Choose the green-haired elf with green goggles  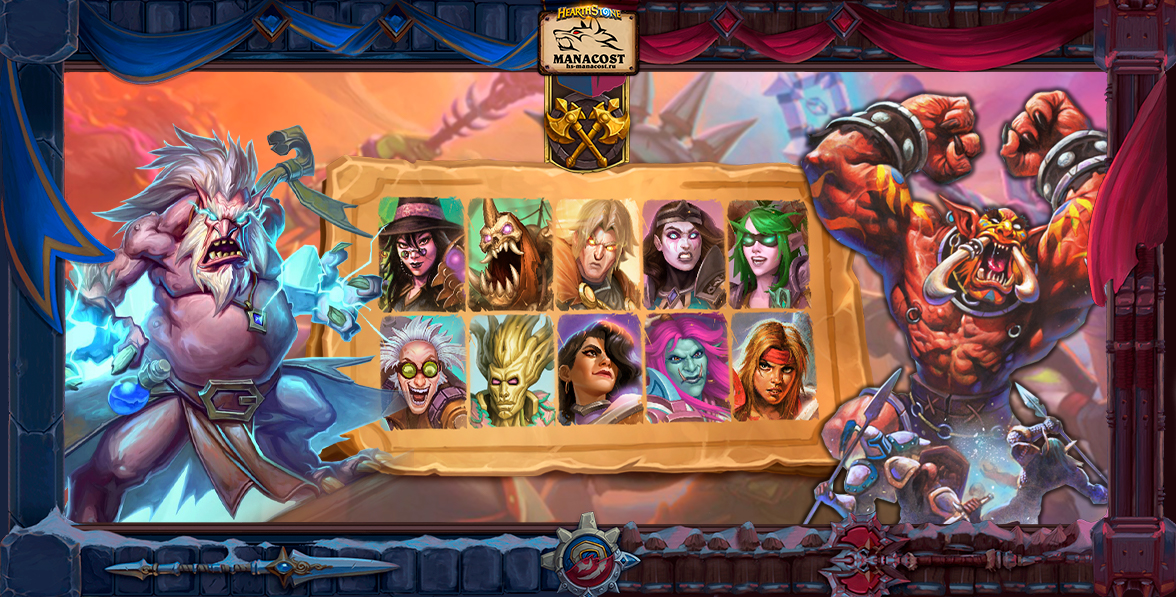pyautogui.click(x=768, y=254)
